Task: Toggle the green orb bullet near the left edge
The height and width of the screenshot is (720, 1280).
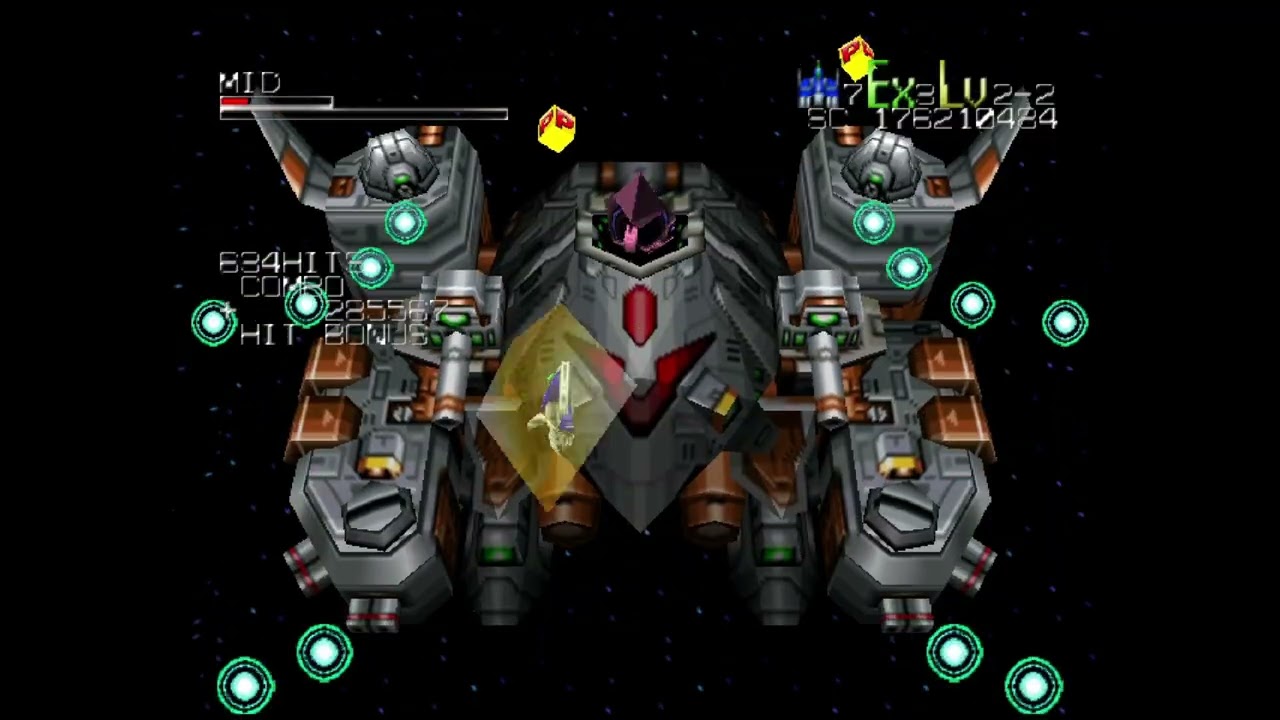Action: click(x=214, y=322)
